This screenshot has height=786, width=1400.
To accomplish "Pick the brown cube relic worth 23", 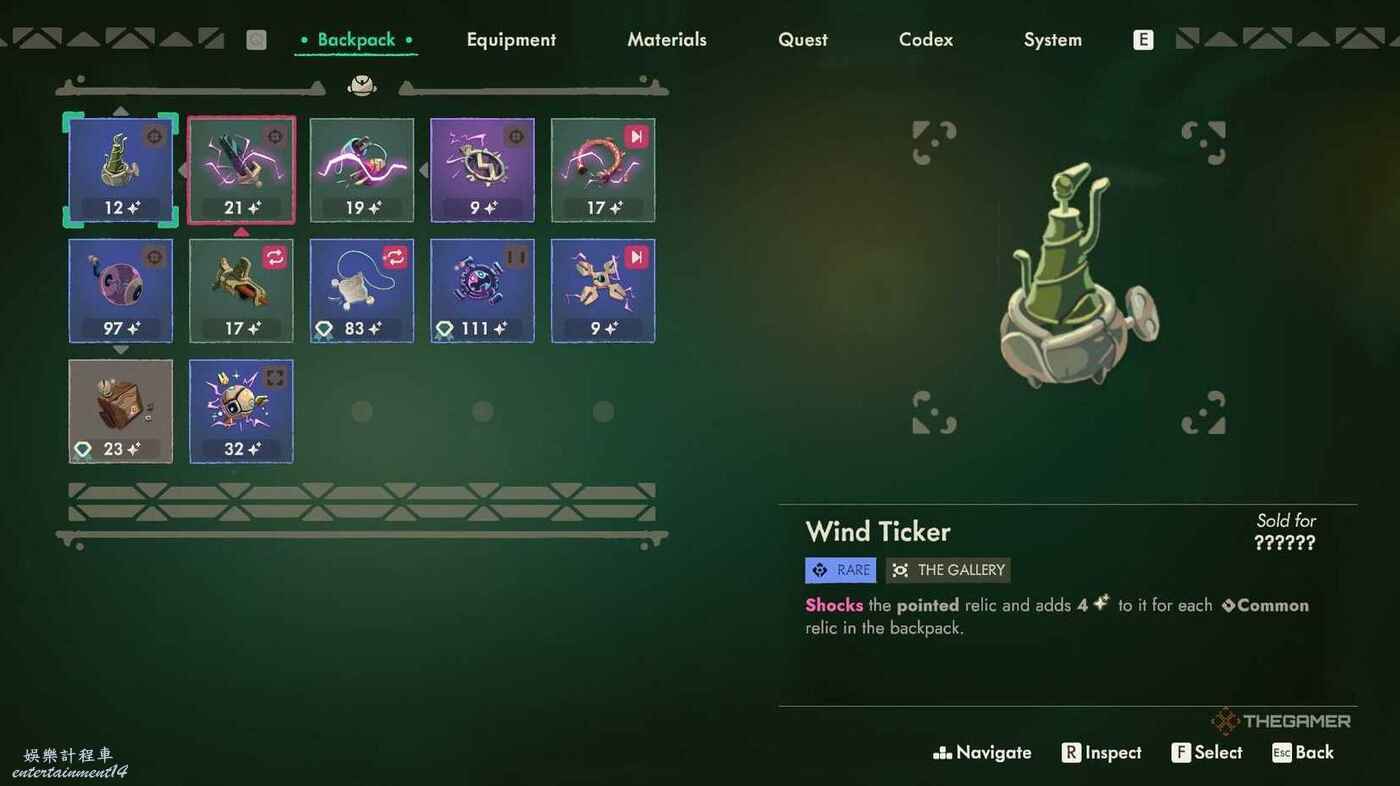I will (x=121, y=411).
